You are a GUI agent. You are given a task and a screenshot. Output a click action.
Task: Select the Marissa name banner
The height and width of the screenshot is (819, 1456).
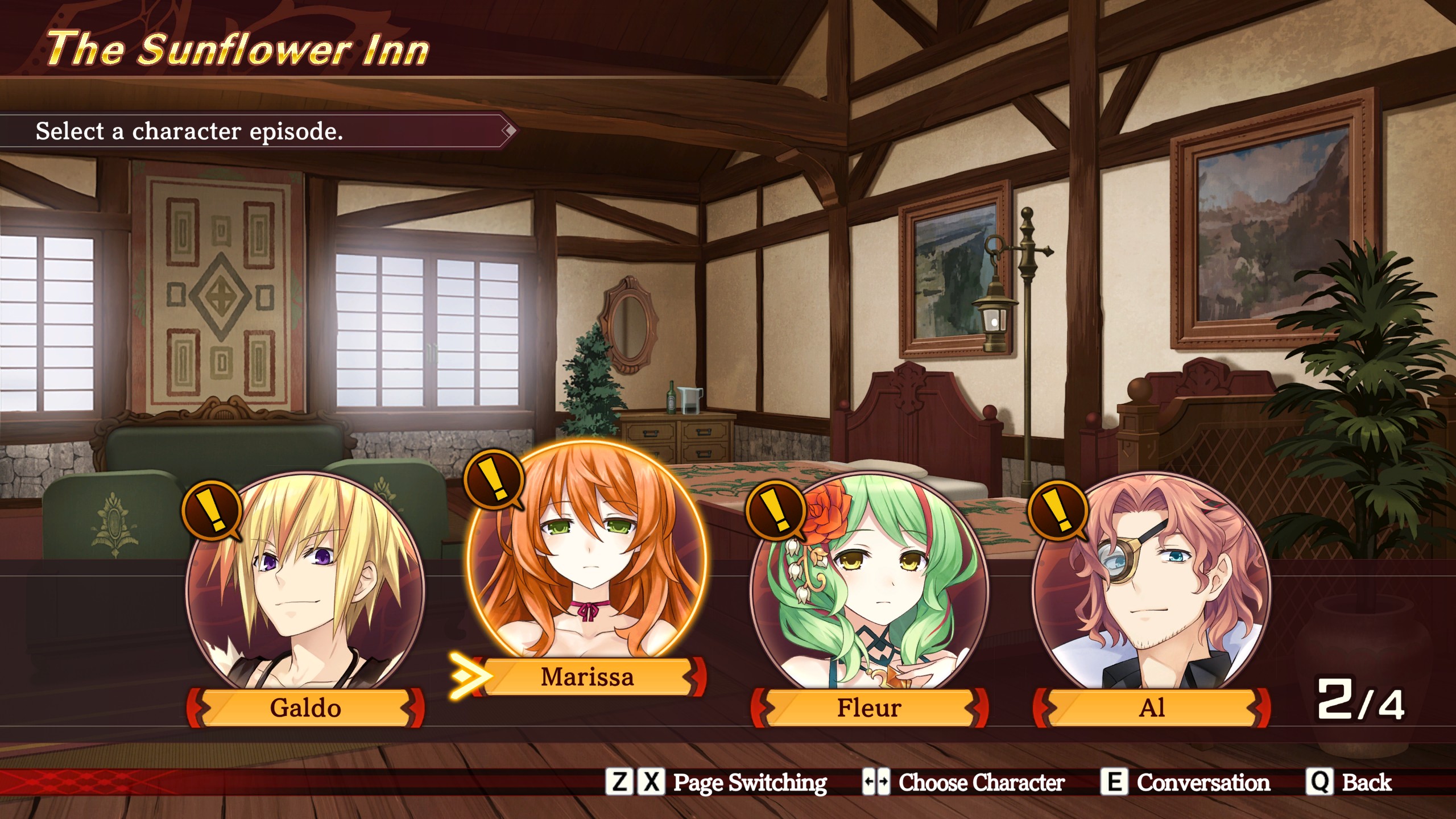588,677
